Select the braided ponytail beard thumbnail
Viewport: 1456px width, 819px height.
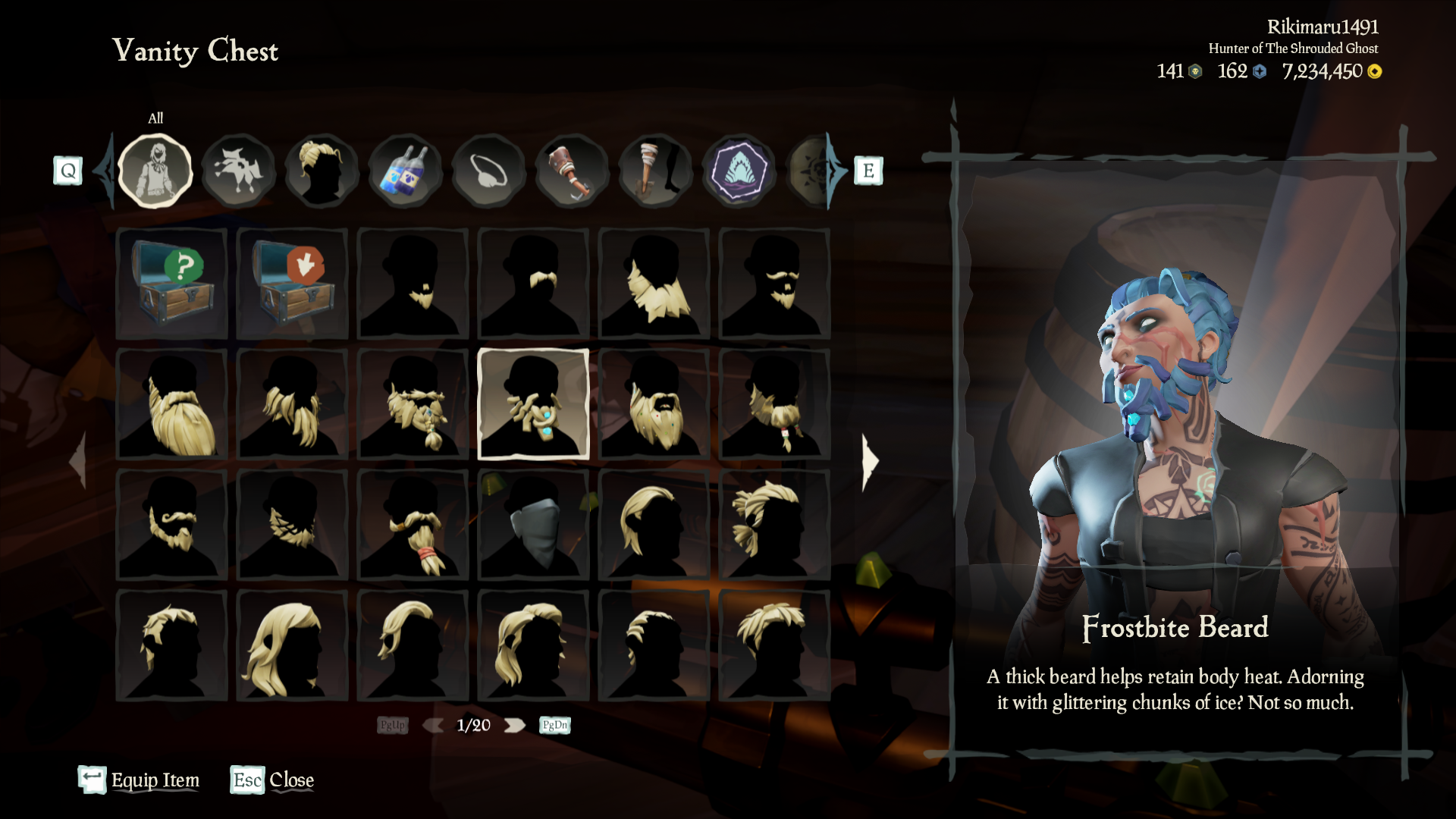click(413, 527)
